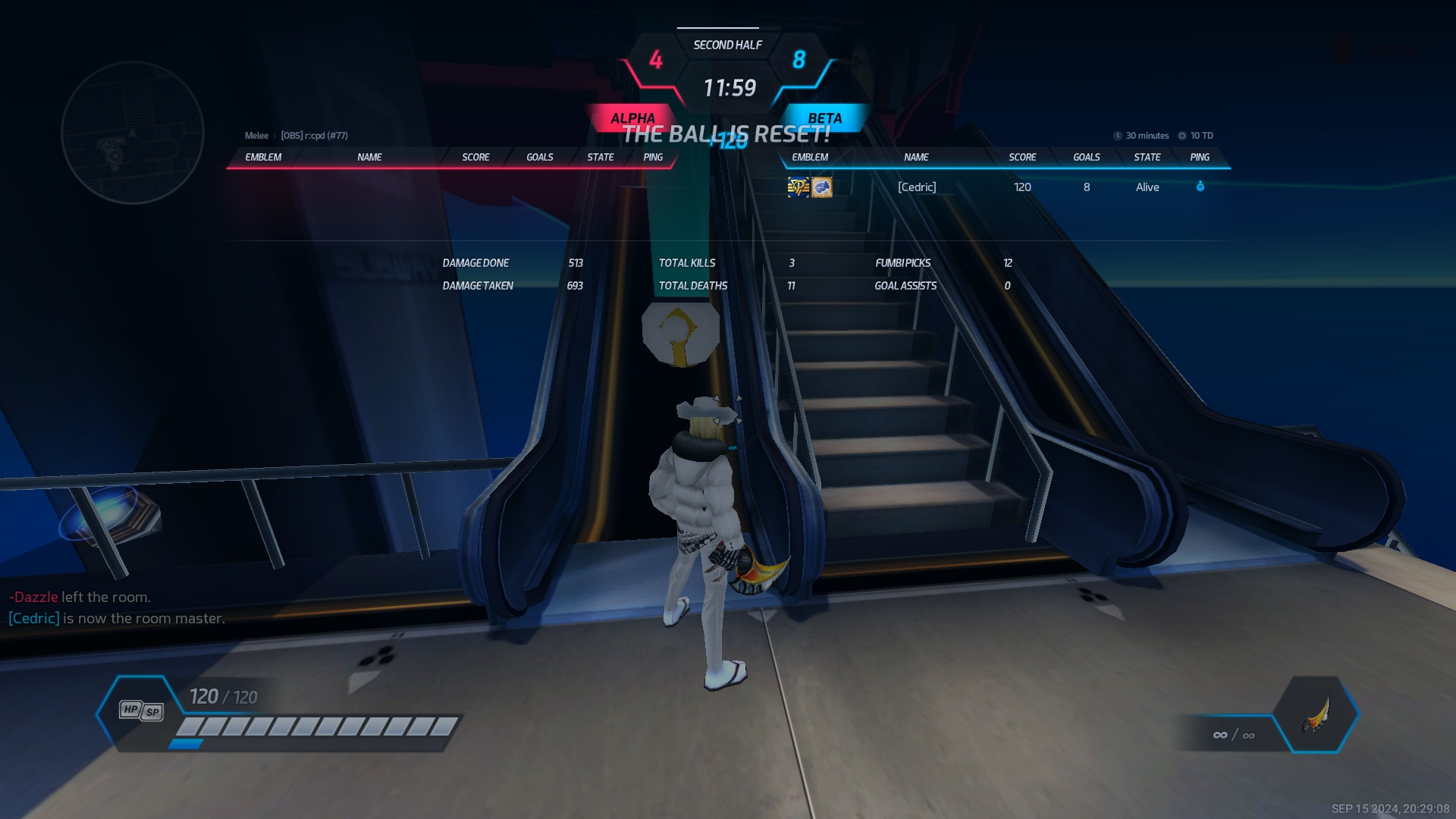Click the ALPHA team banner
Image resolution: width=1456 pixels, height=819 pixels.
click(x=632, y=118)
